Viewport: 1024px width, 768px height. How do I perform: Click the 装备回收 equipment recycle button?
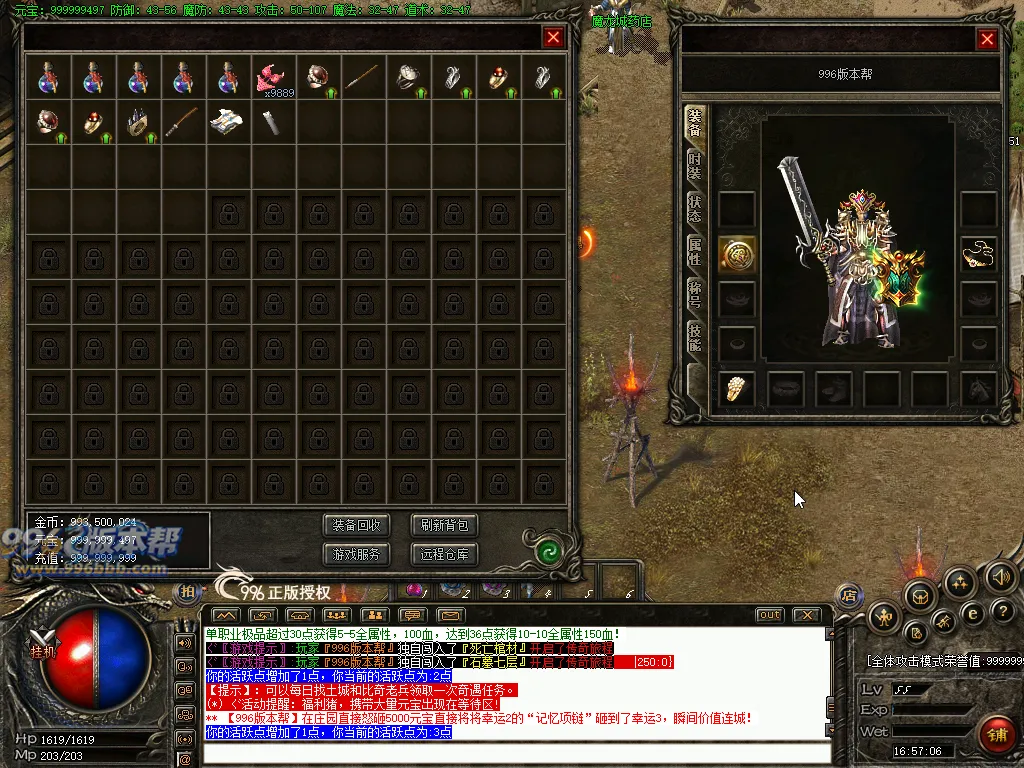click(356, 525)
